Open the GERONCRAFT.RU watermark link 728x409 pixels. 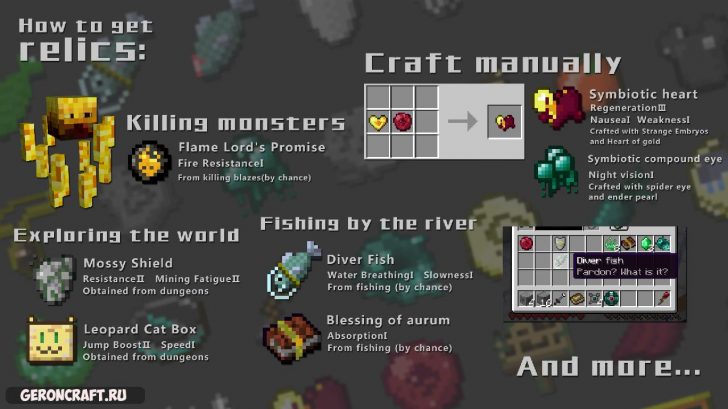(x=73, y=394)
